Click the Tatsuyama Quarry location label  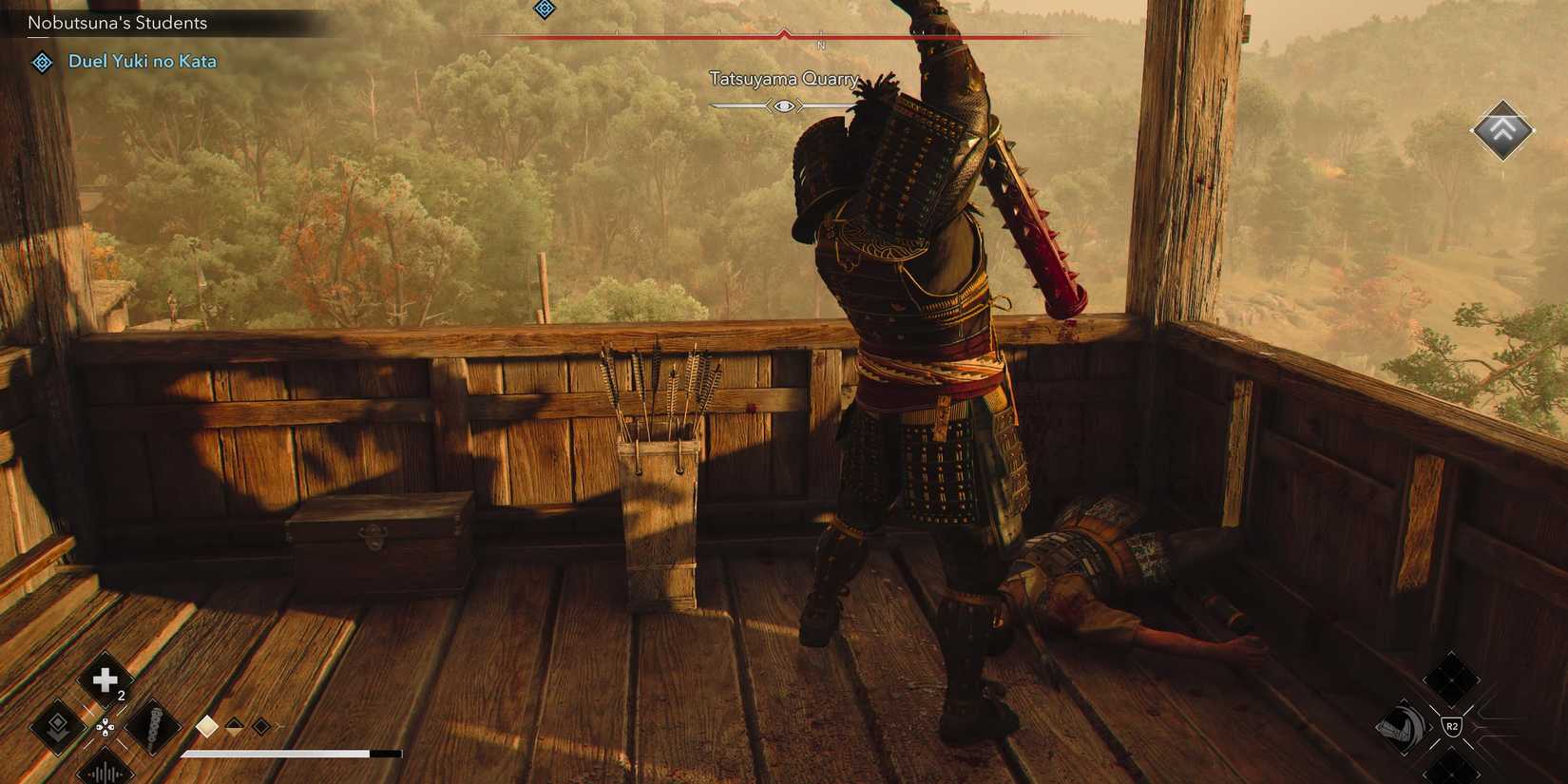(783, 79)
